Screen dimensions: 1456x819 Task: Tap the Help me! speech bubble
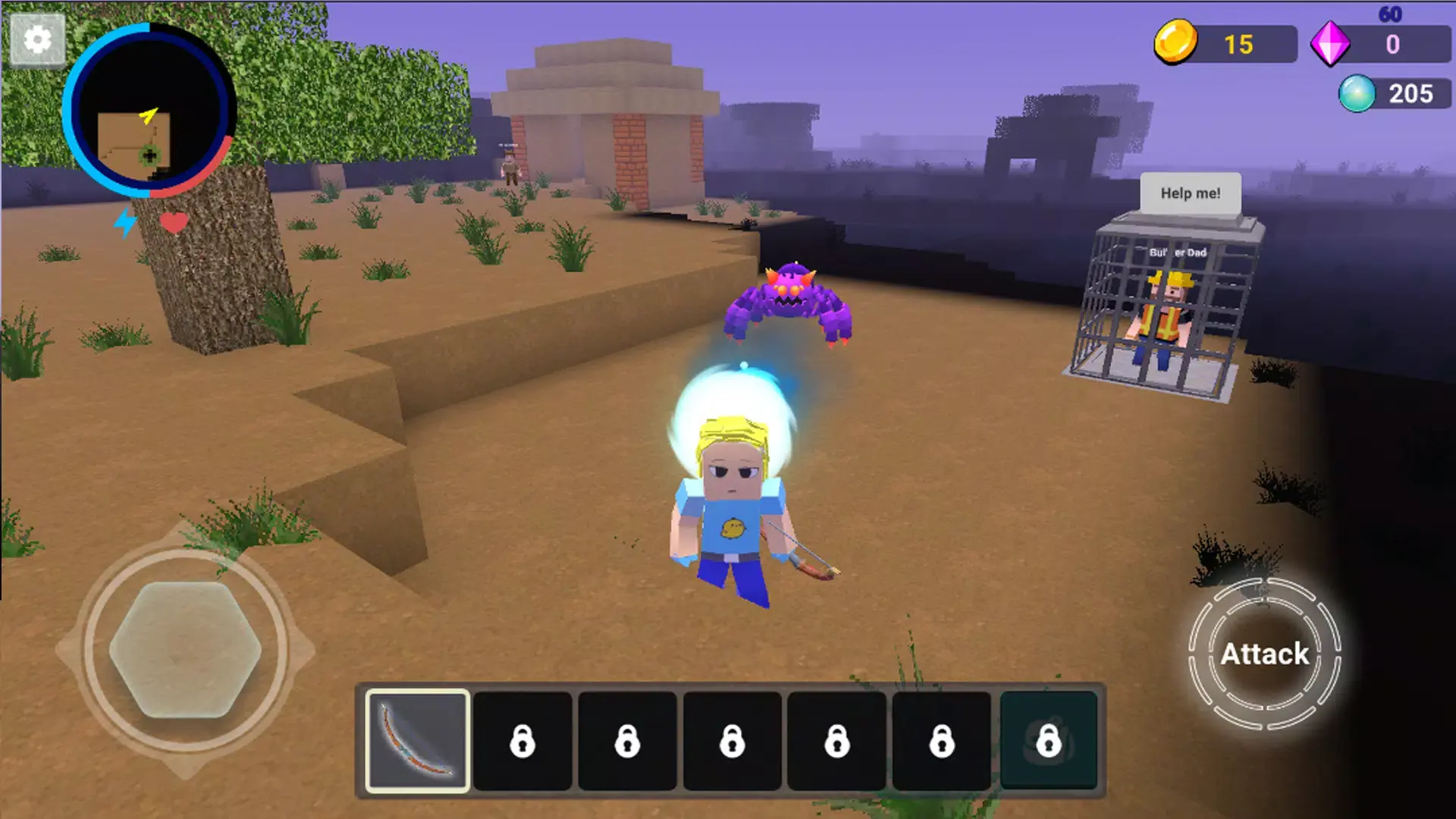tap(1192, 193)
